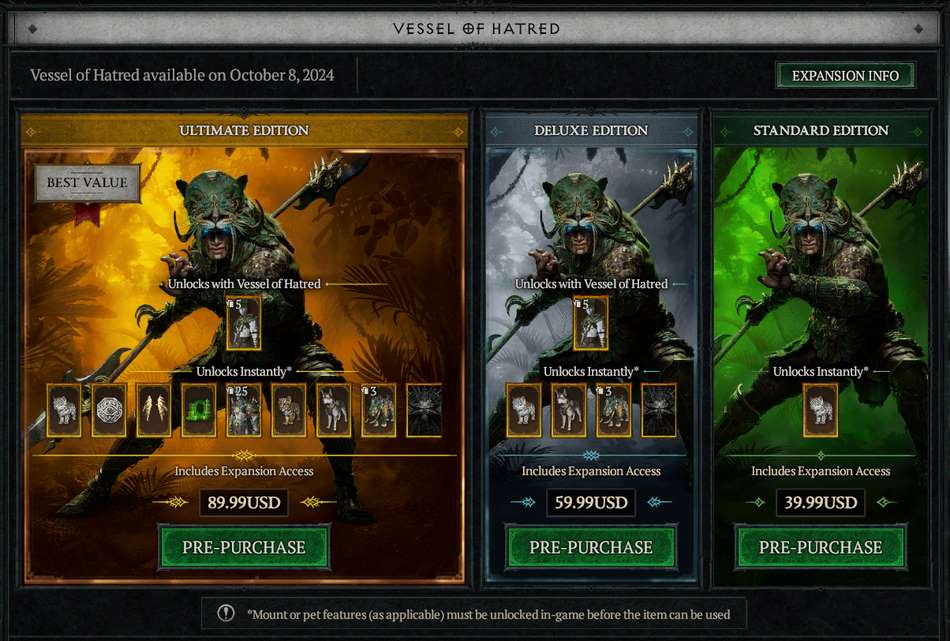950x641 pixels.
Task: View the wolf dog pet in Deluxe Edition
Action: pos(569,410)
